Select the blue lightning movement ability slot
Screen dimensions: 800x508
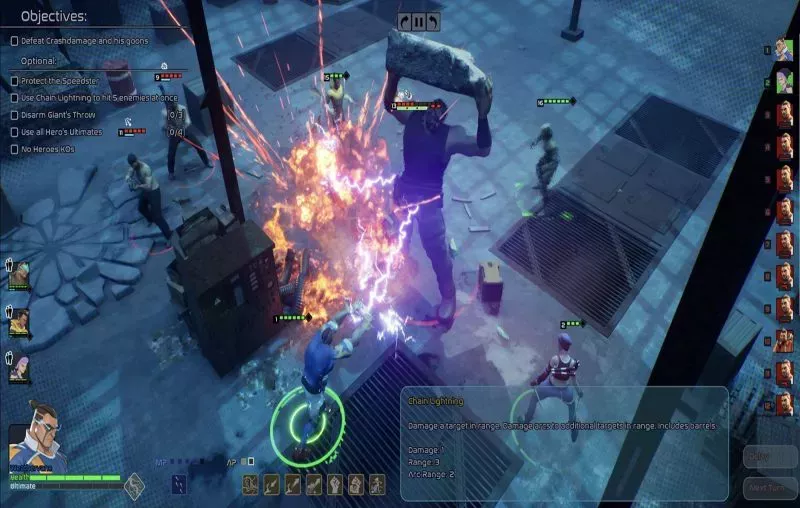point(178,485)
